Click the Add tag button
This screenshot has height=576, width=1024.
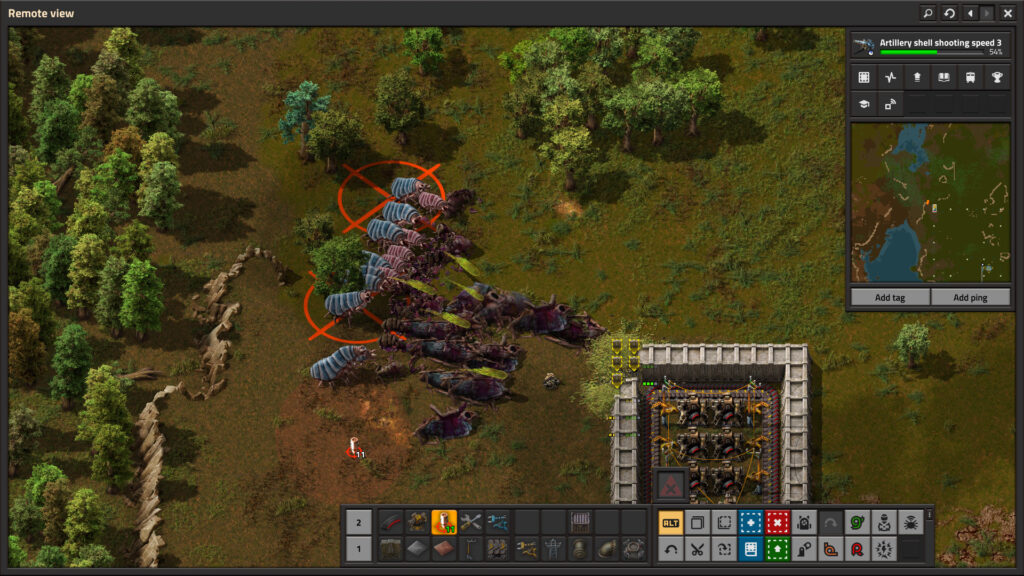[x=889, y=297]
